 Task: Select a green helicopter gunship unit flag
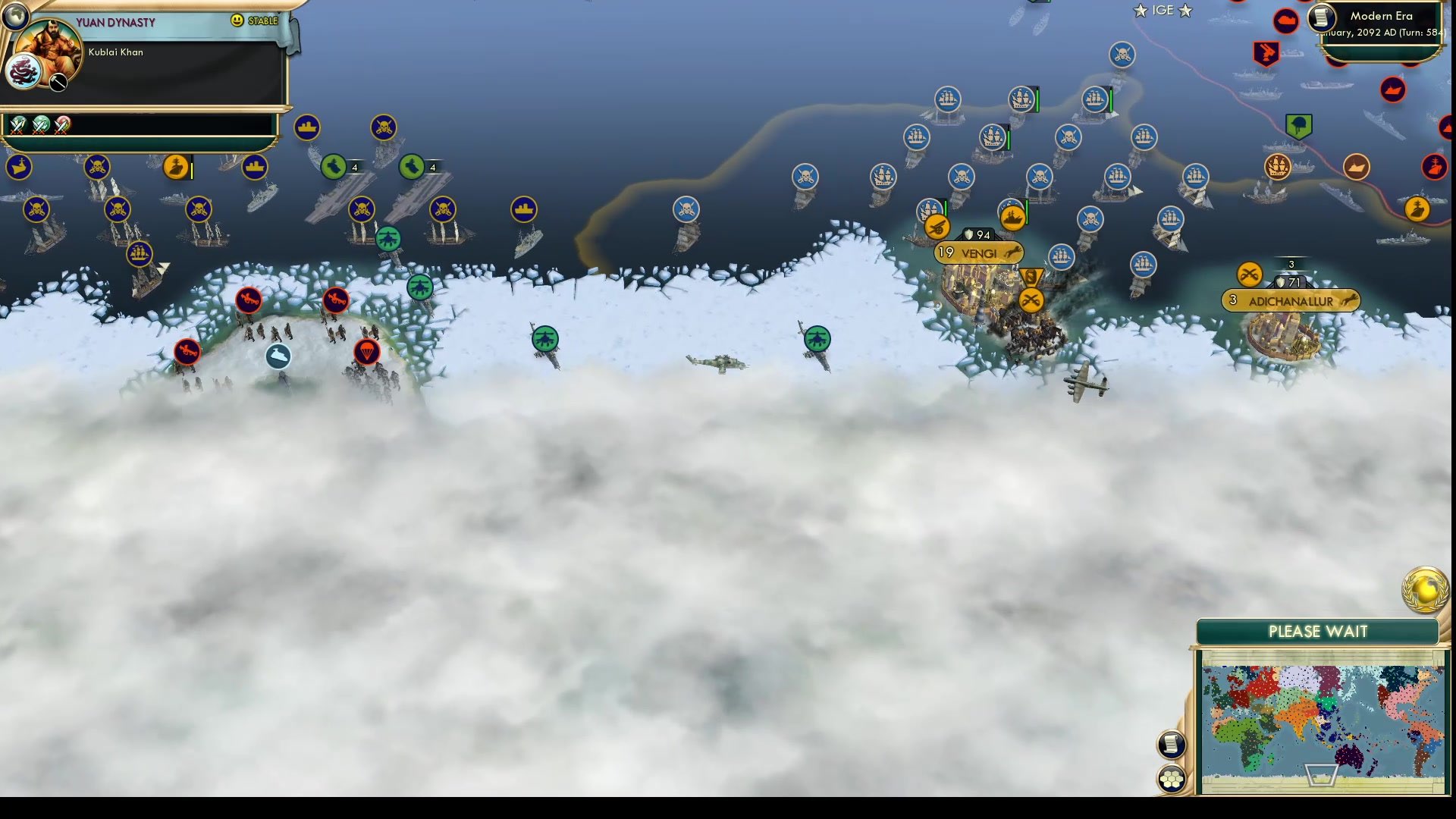[x=544, y=340]
